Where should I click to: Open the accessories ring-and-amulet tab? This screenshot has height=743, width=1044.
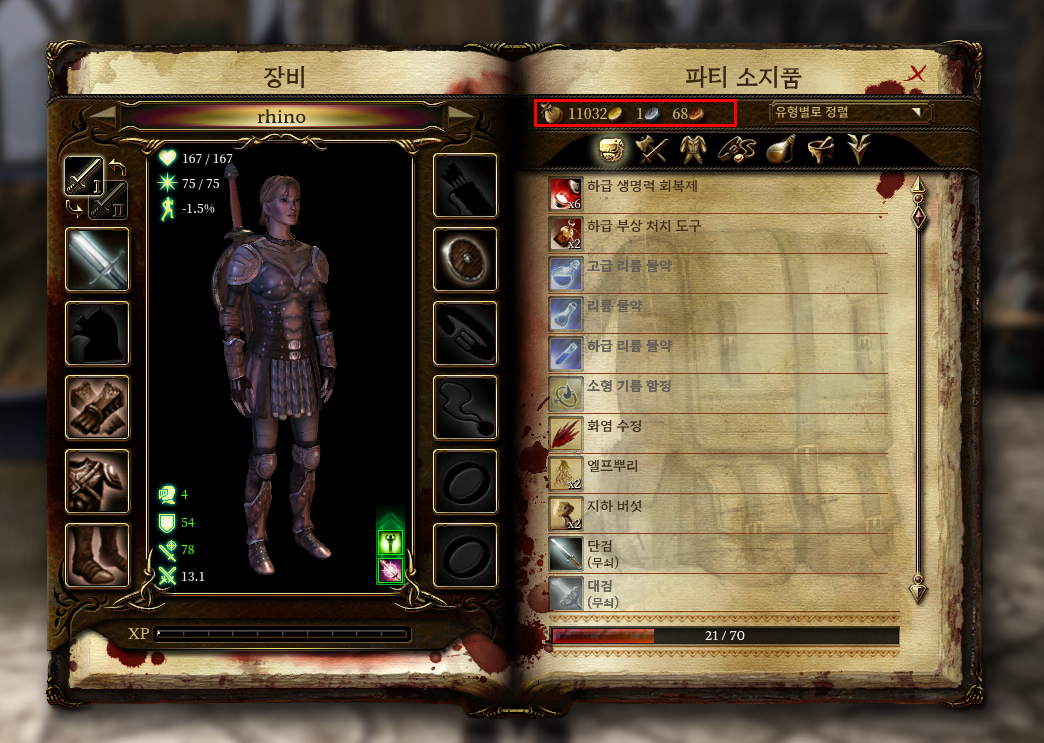click(735, 149)
